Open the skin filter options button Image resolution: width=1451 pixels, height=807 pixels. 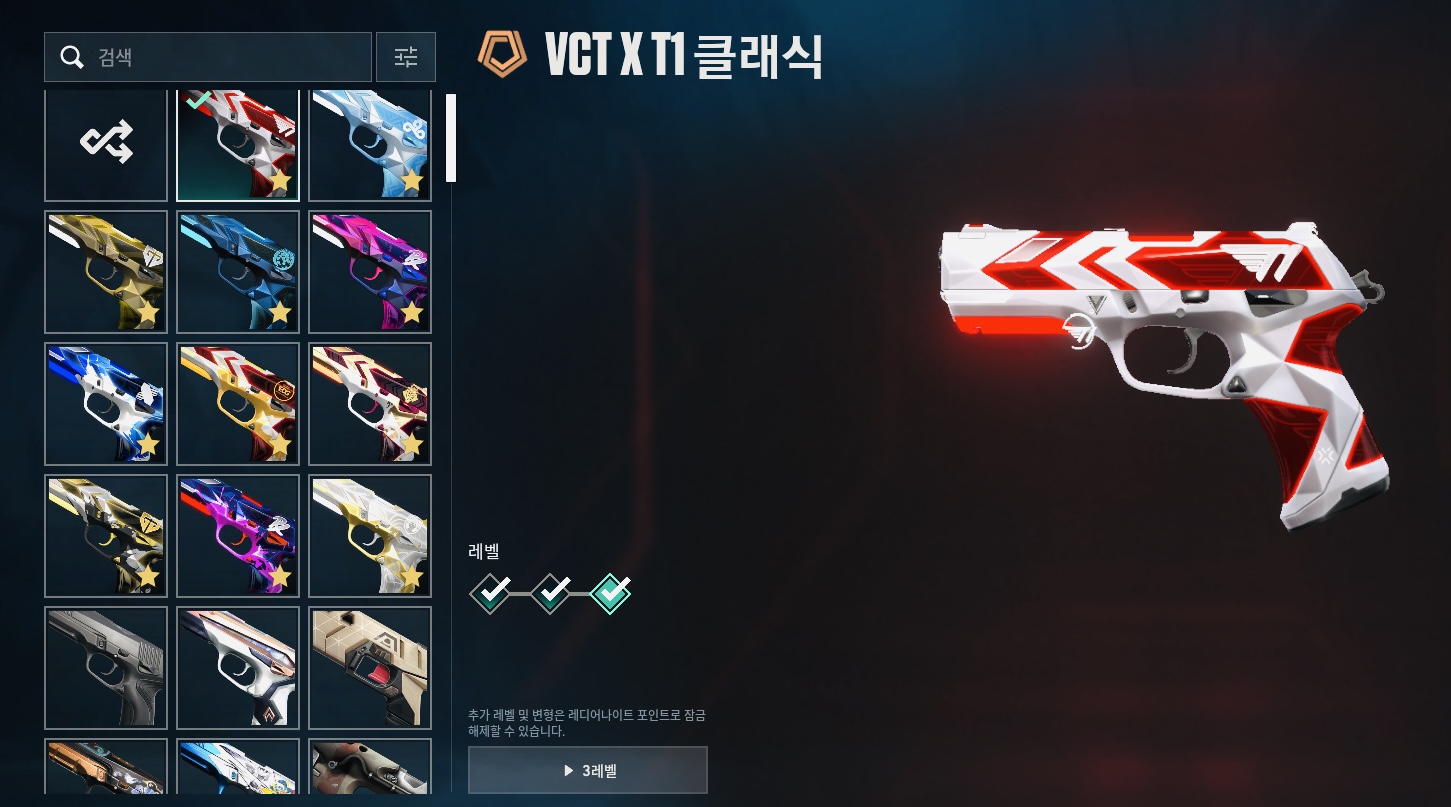pos(405,57)
